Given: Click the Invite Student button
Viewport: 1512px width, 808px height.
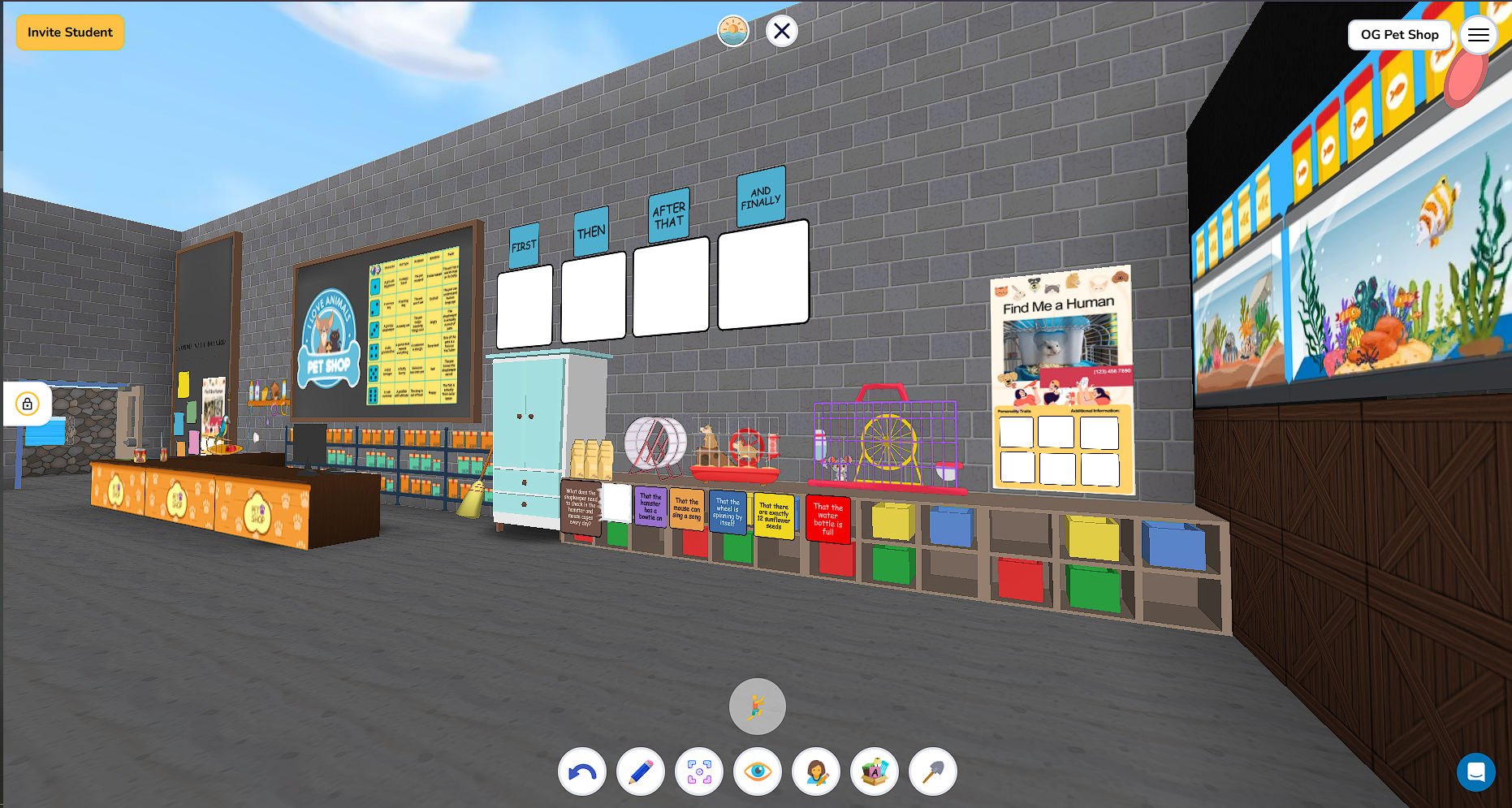Looking at the screenshot, I should coord(70,32).
